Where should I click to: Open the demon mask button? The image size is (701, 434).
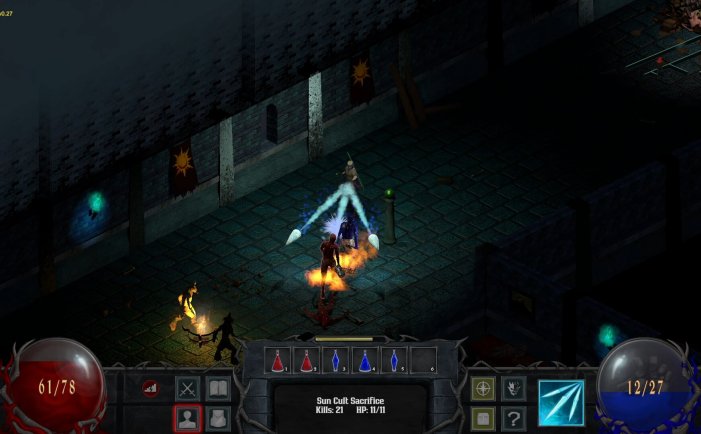click(x=513, y=388)
